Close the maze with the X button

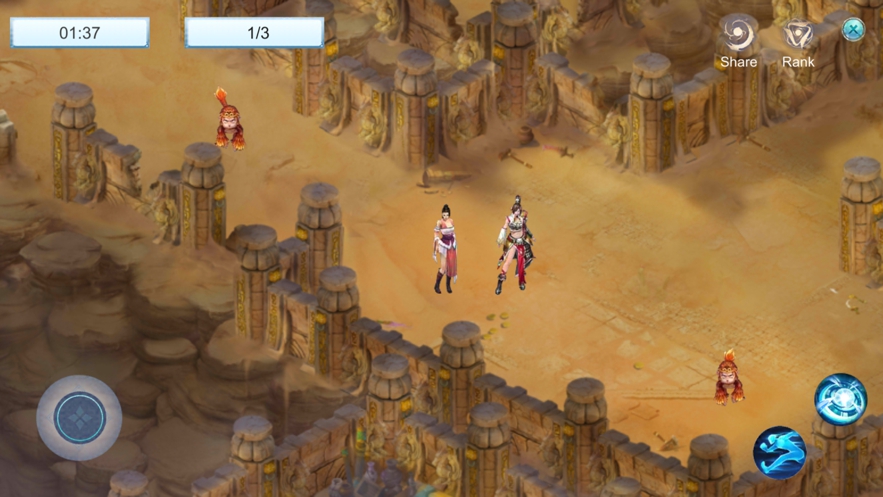tap(853, 29)
